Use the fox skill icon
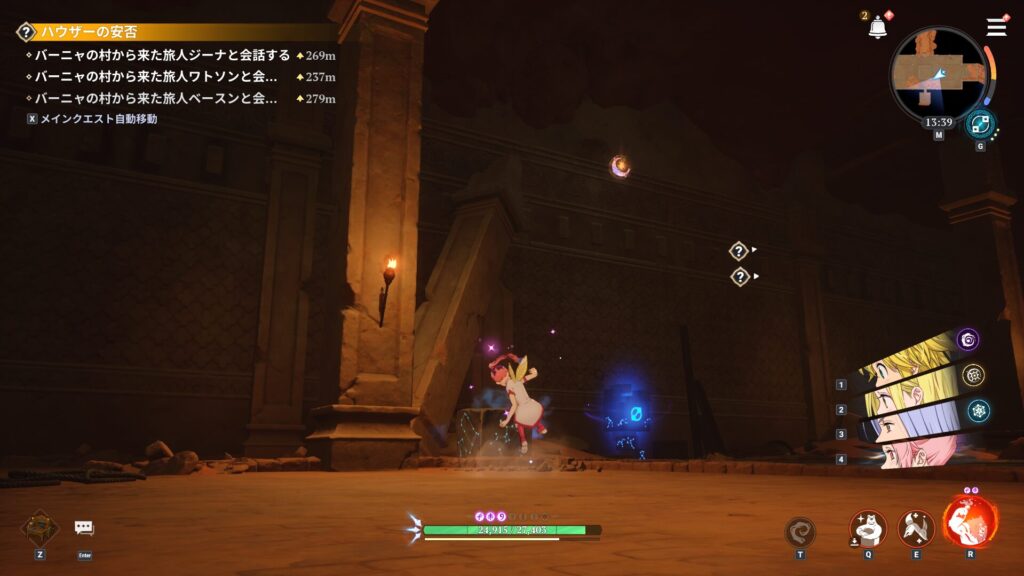Viewport: 1024px width, 576px height. (x=915, y=528)
